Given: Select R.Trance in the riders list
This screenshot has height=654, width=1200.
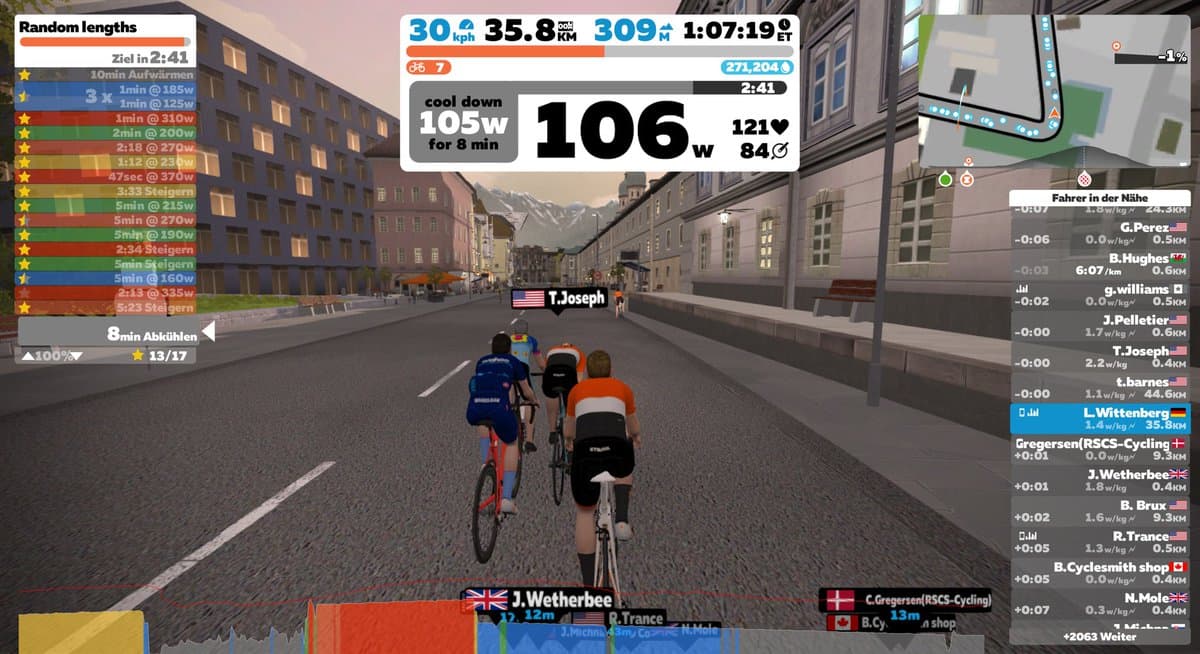Looking at the screenshot, I should click(x=1098, y=542).
